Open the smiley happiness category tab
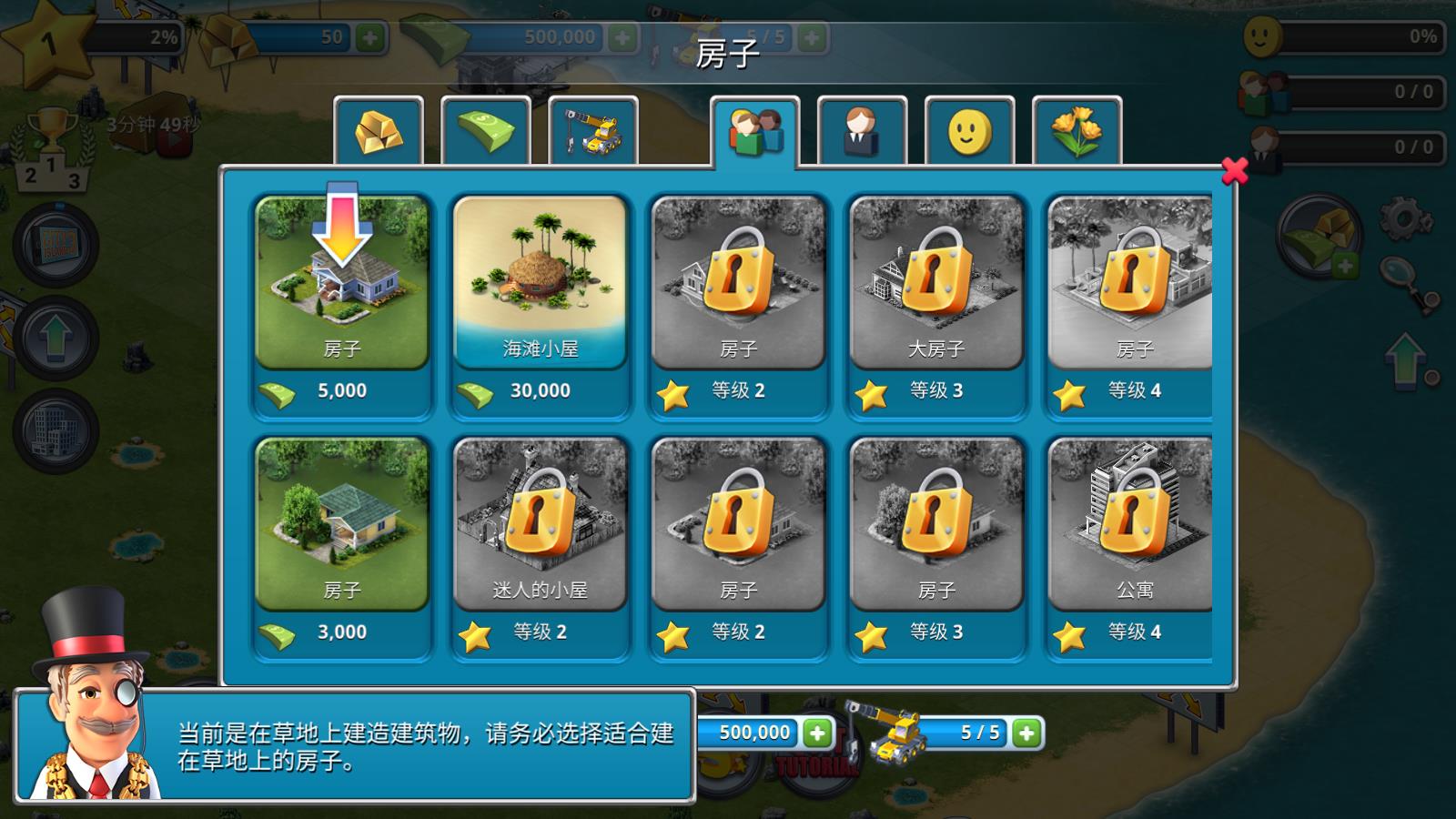Screen dimensions: 1456x819 click(972, 128)
